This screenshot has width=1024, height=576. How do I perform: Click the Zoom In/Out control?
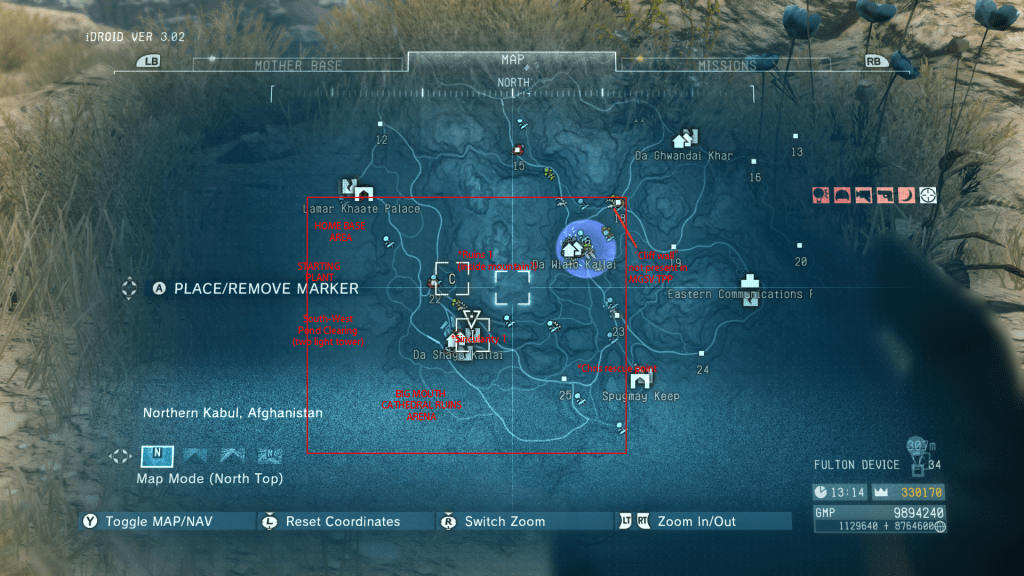pyautogui.click(x=696, y=521)
